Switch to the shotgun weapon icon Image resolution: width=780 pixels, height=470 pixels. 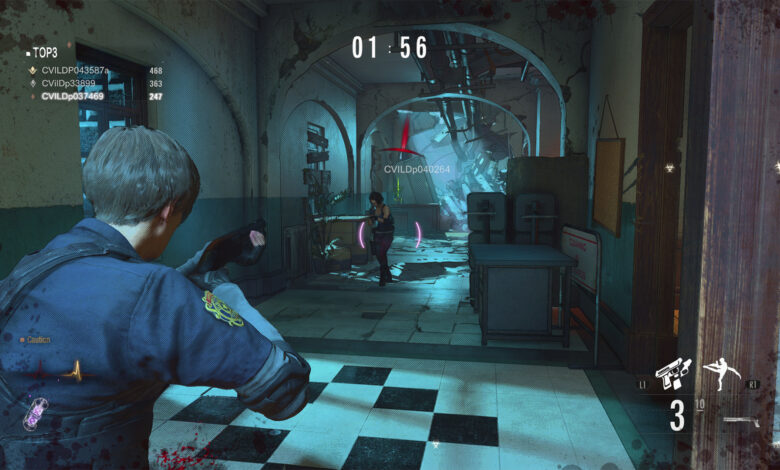pos(741,421)
